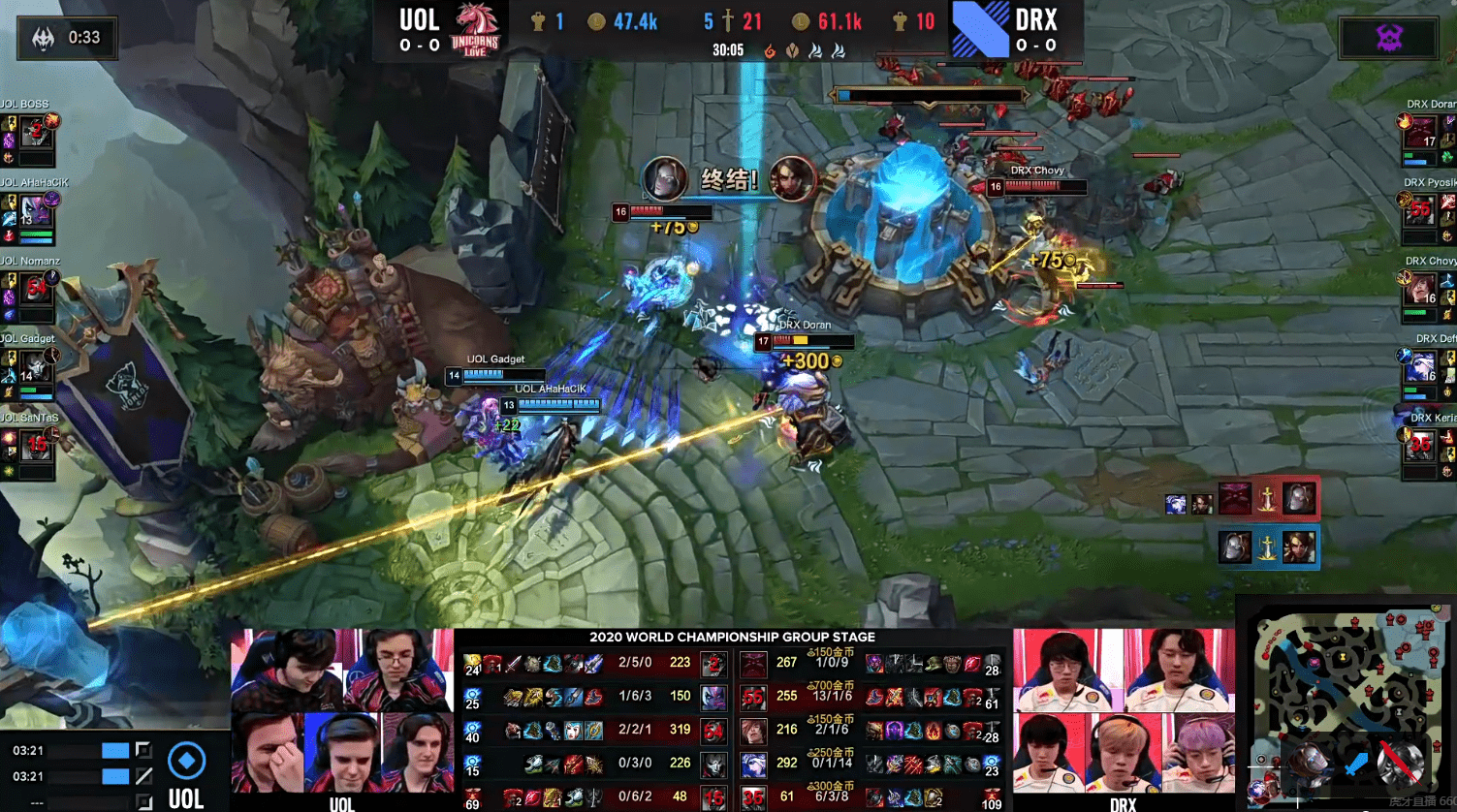The height and width of the screenshot is (812, 1457).
Task: Select DRX Doran player portrait
Action: point(1421,131)
